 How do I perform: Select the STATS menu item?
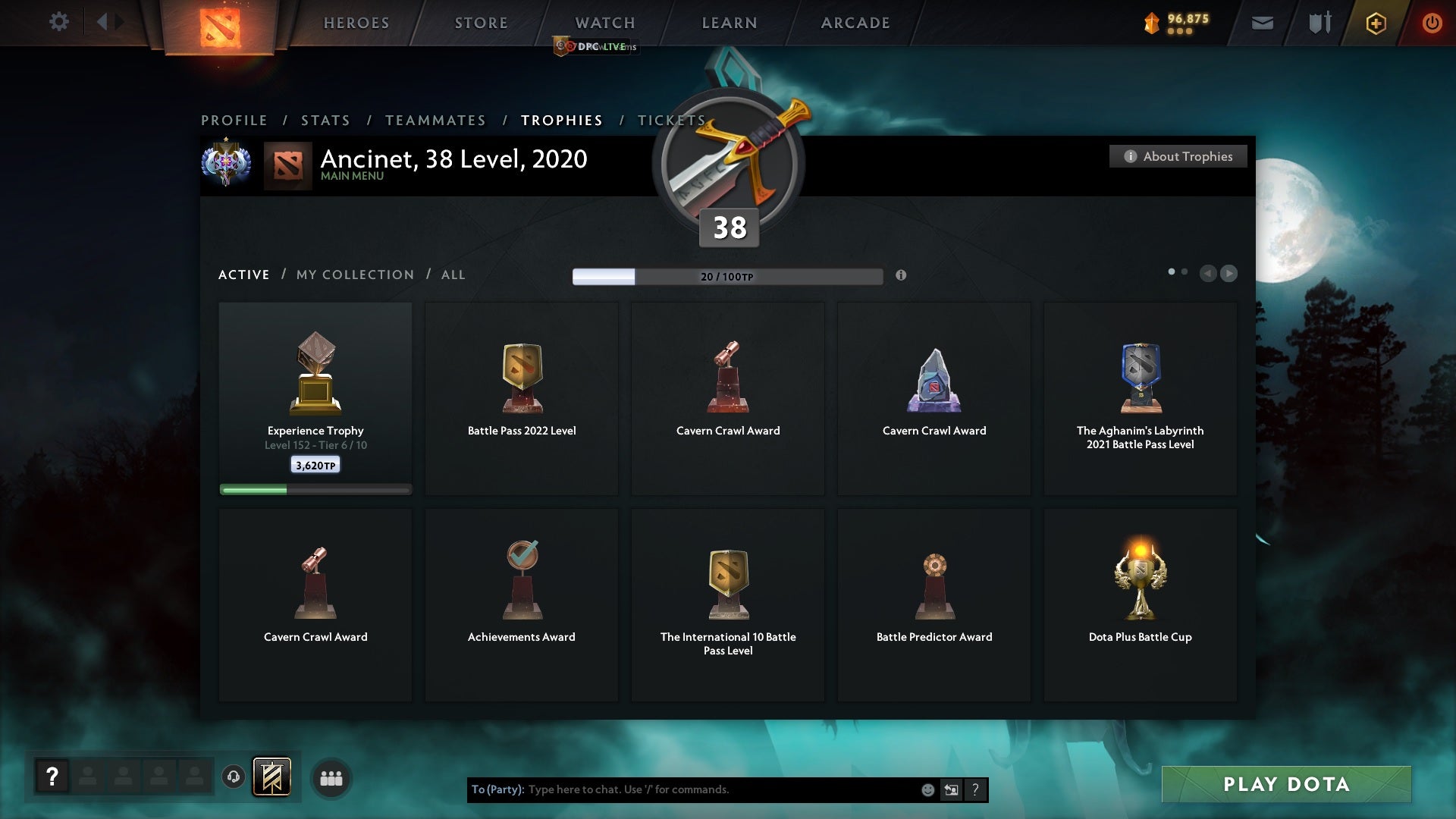pyautogui.click(x=325, y=120)
